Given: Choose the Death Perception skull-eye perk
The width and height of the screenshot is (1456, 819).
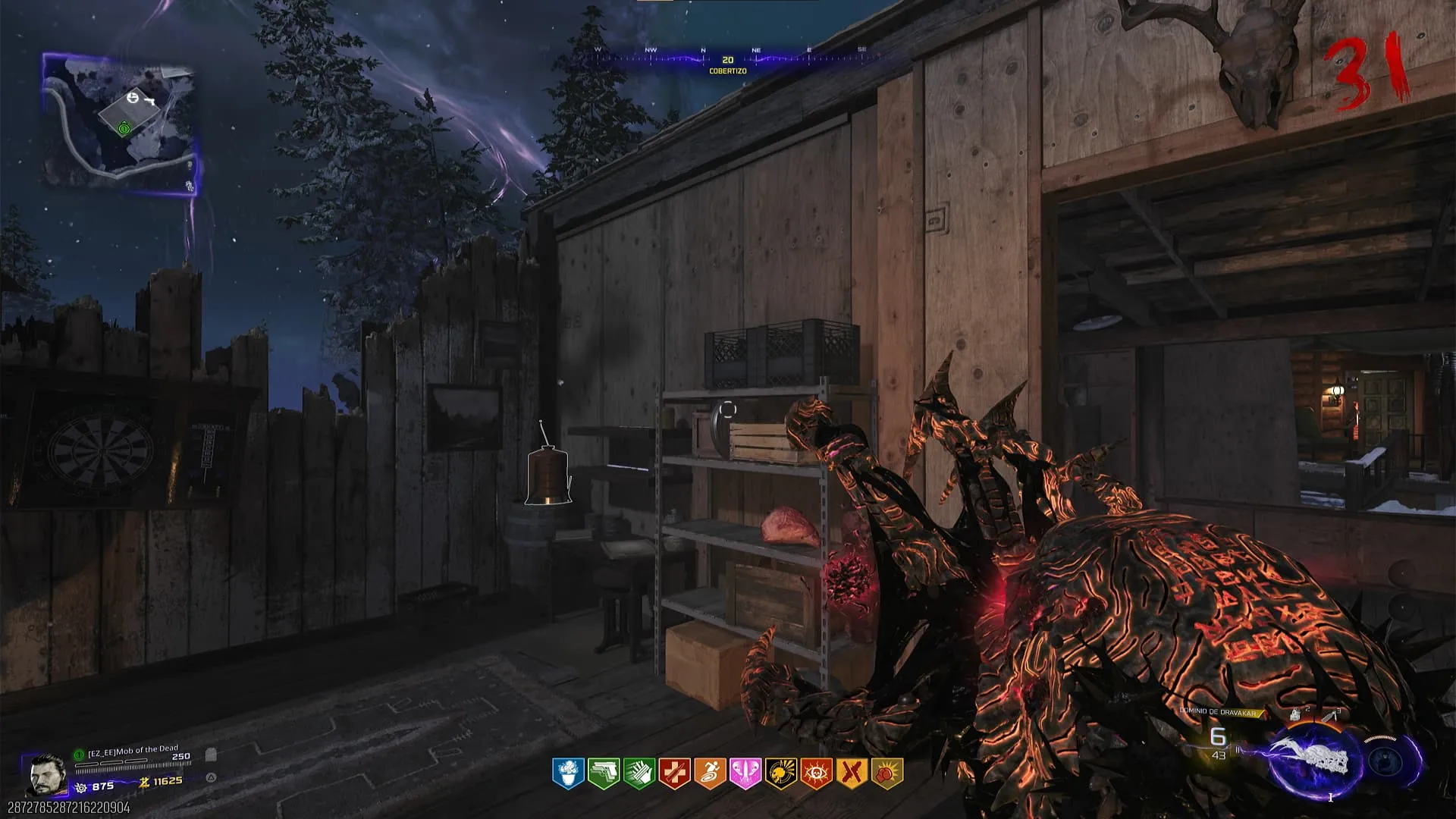Looking at the screenshot, I should click(x=816, y=773).
